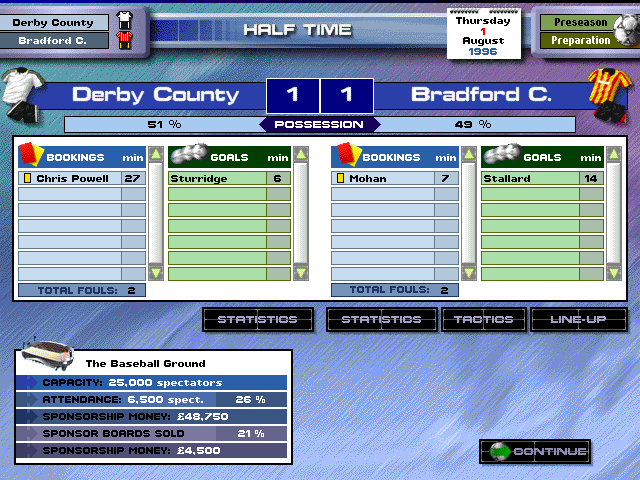The width and height of the screenshot is (640, 480).
Task: Click up arrow of Derby bookings list
Action: coord(155,155)
